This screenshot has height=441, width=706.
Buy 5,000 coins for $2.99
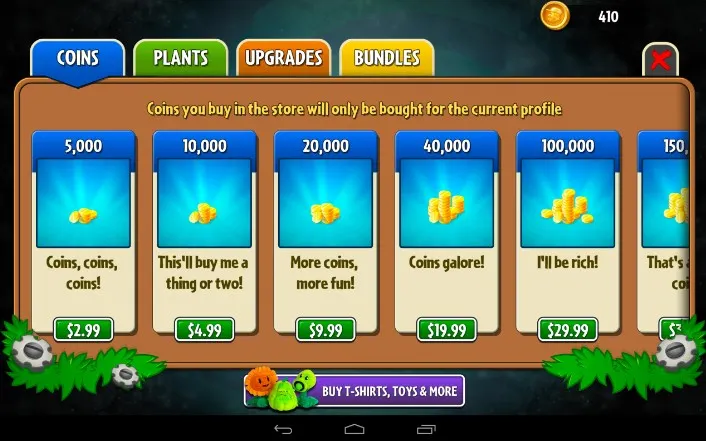tap(83, 330)
